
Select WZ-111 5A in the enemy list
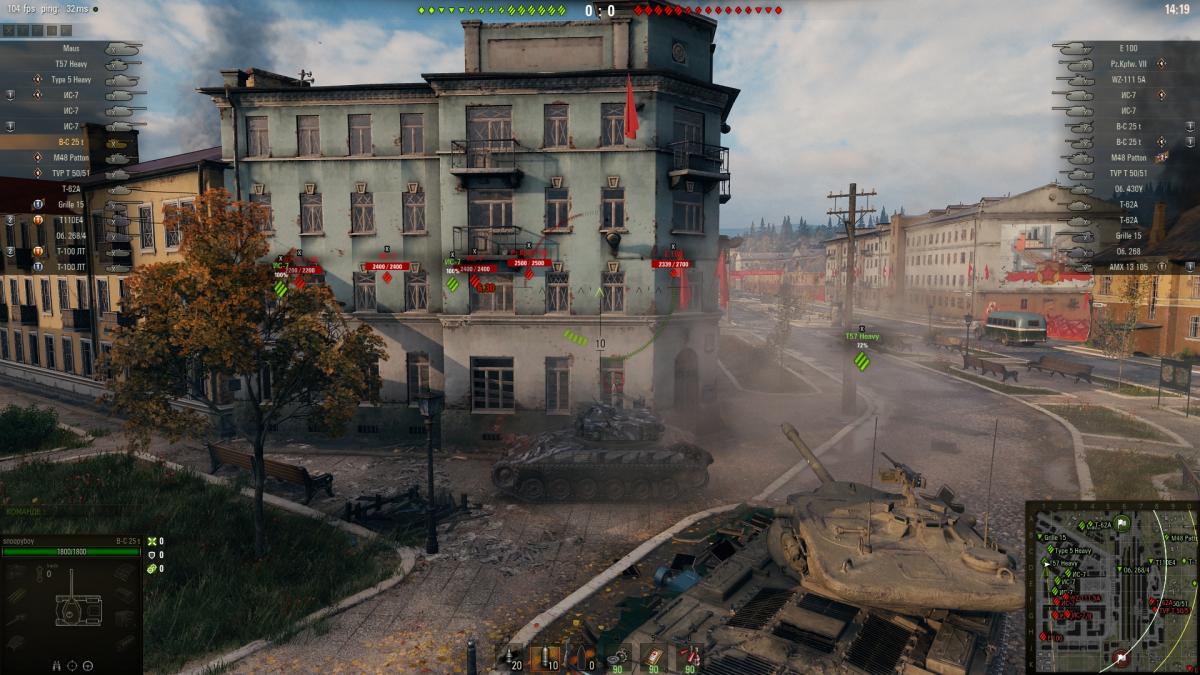(1128, 79)
